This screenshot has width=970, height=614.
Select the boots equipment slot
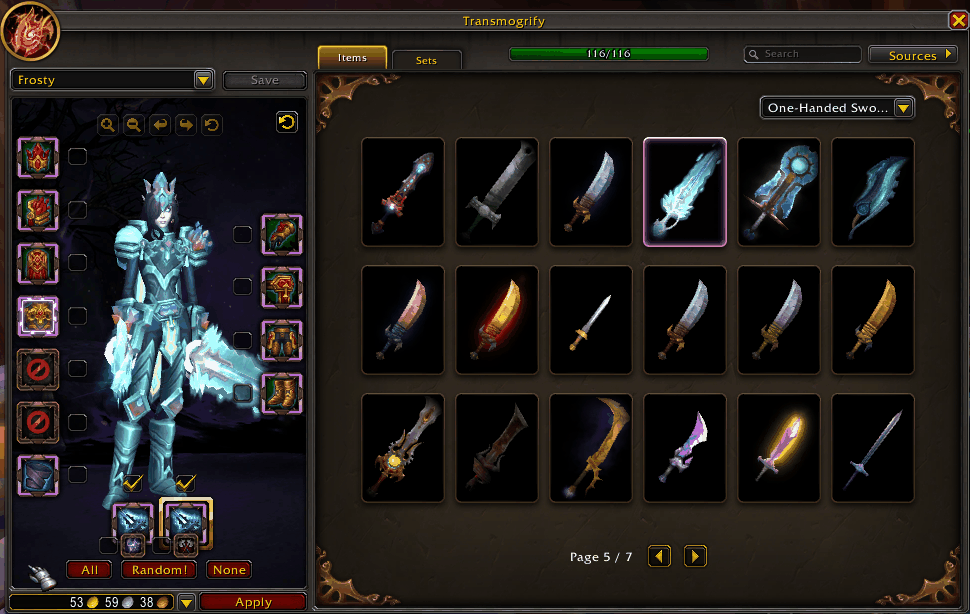click(282, 392)
